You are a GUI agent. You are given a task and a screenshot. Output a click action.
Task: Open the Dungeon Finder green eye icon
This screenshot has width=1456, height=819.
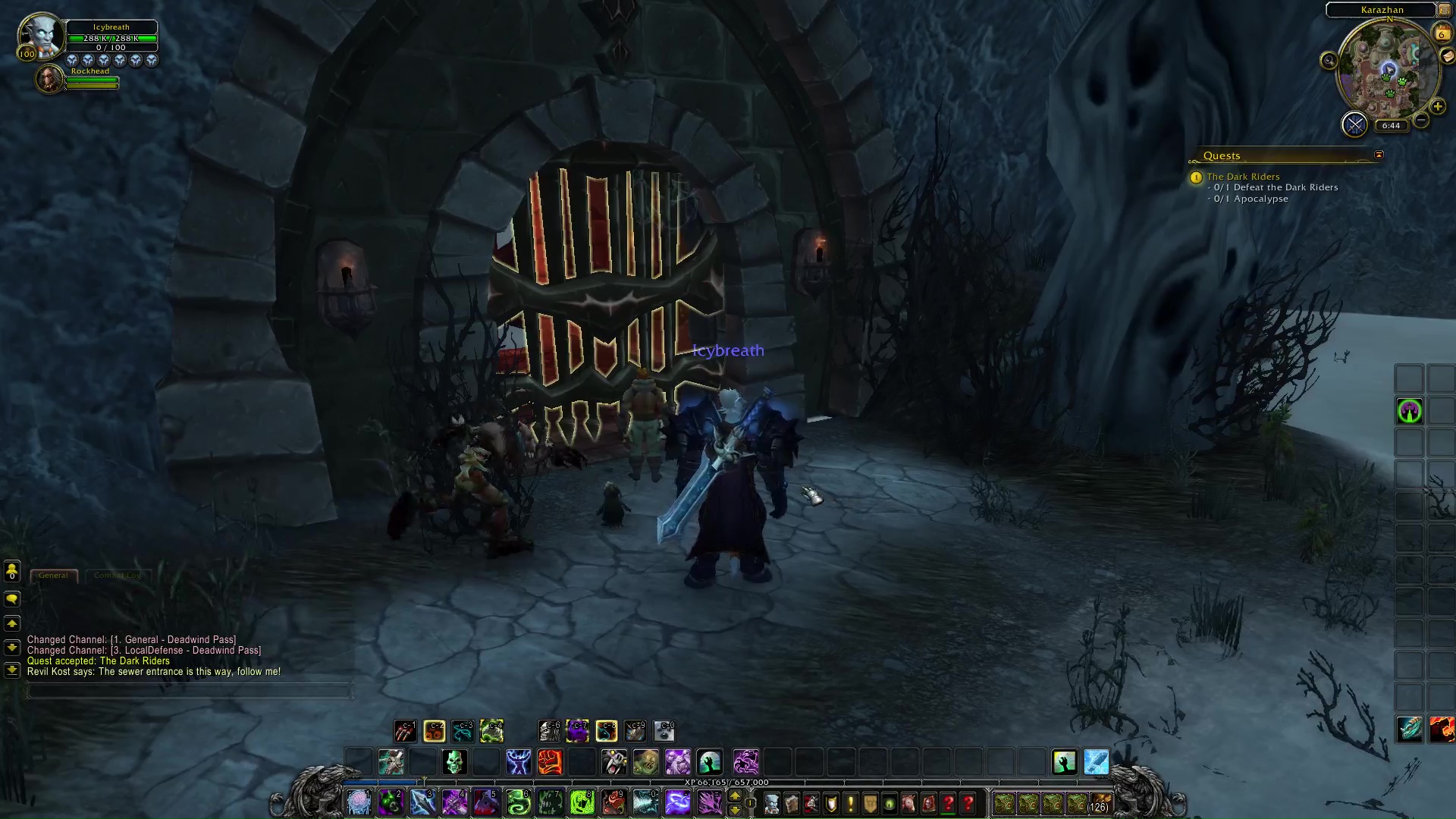point(888,804)
